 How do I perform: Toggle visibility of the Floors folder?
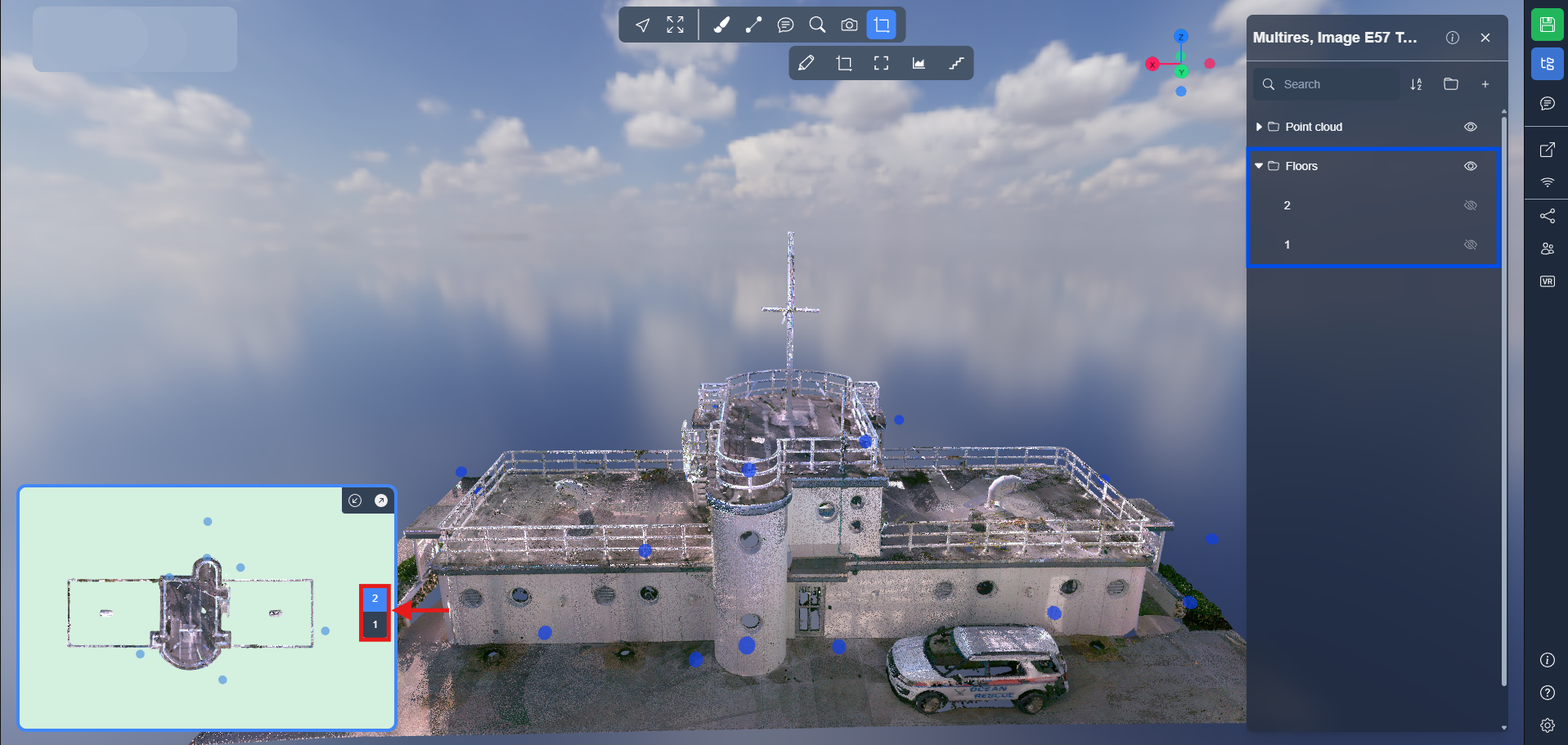click(1470, 166)
